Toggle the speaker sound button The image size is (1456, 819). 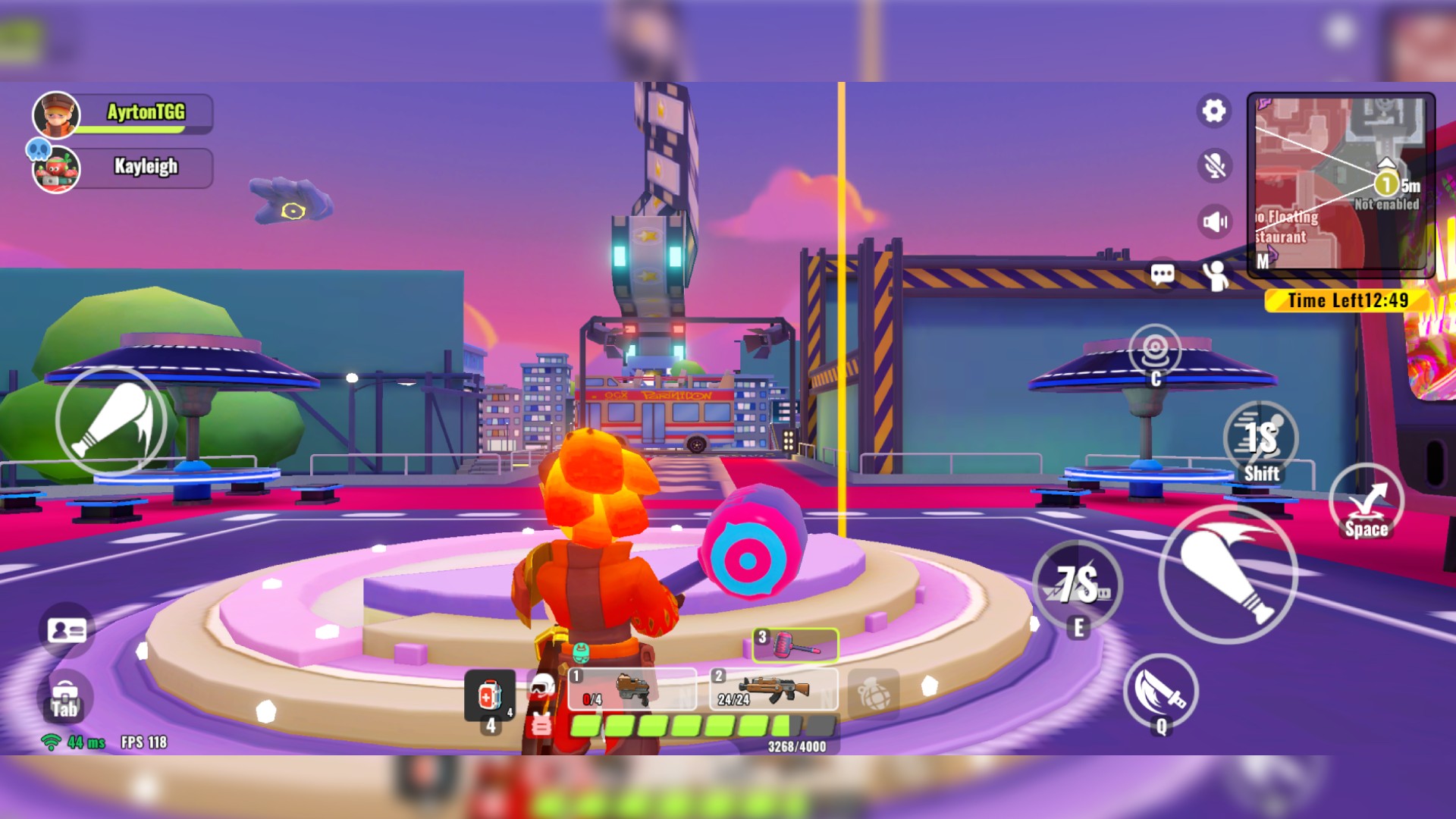1214,221
